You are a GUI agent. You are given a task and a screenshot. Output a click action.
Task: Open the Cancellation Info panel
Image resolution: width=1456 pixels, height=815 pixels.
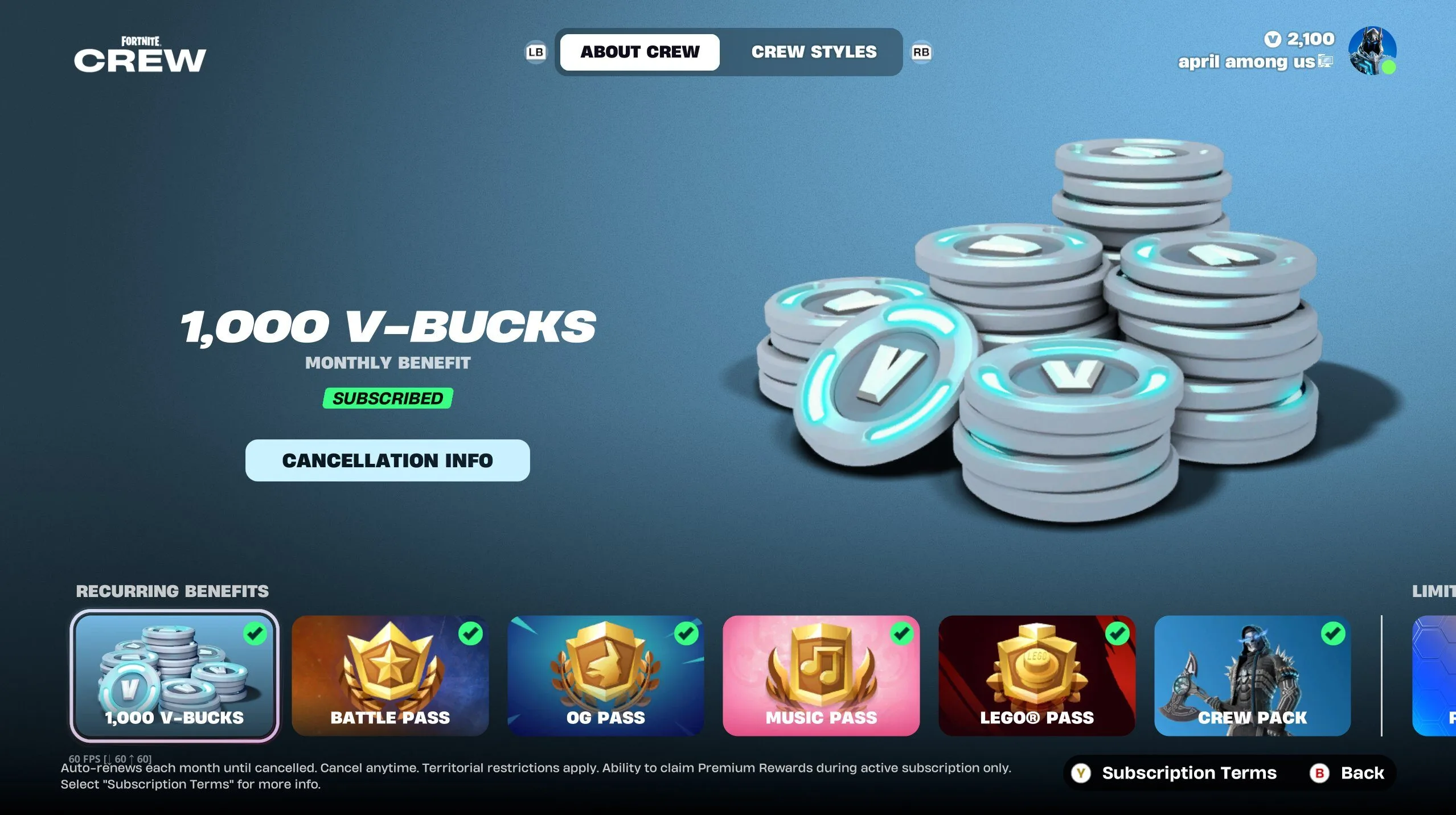(x=387, y=460)
